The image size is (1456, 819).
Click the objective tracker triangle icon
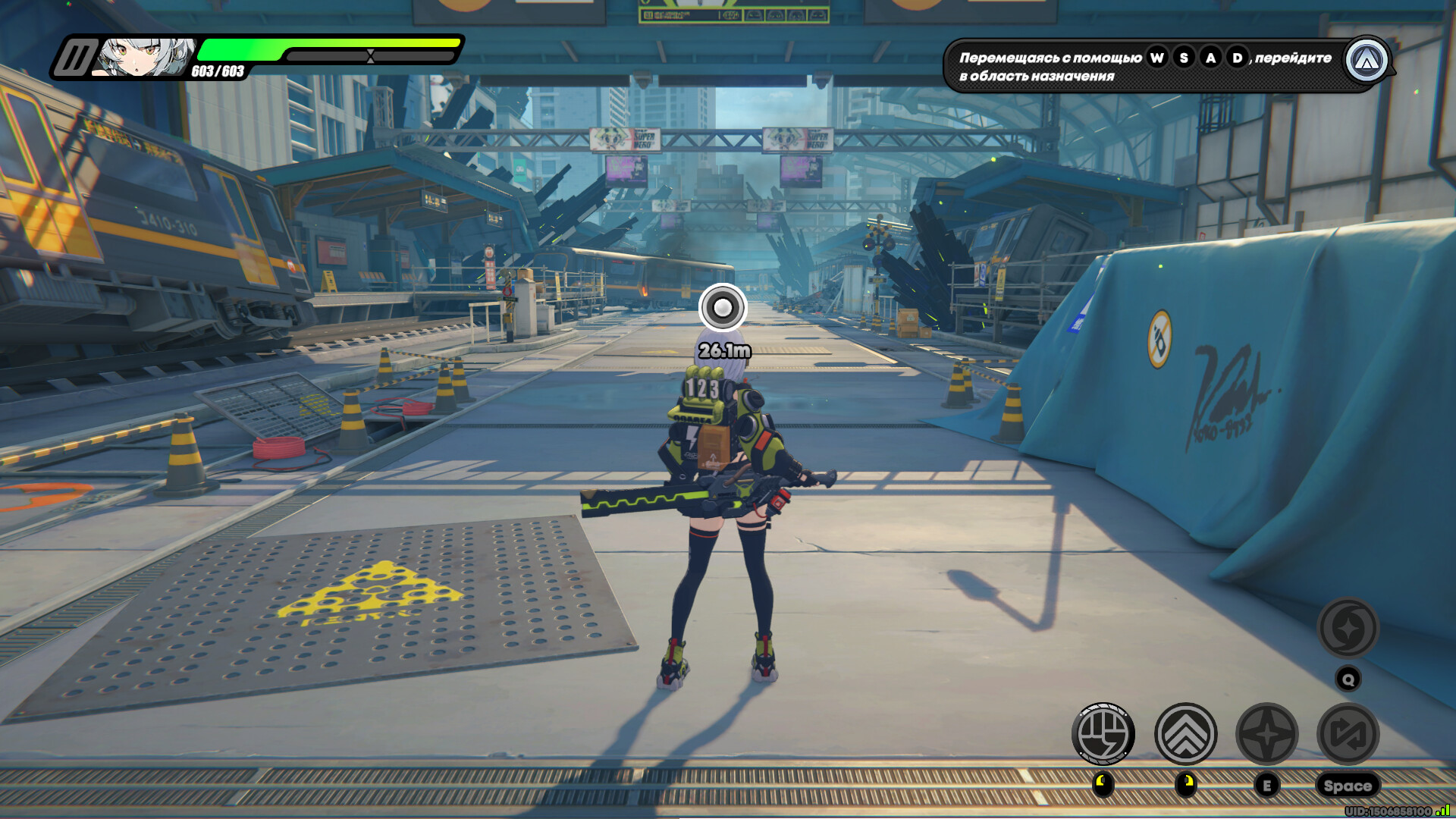[x=1367, y=61]
